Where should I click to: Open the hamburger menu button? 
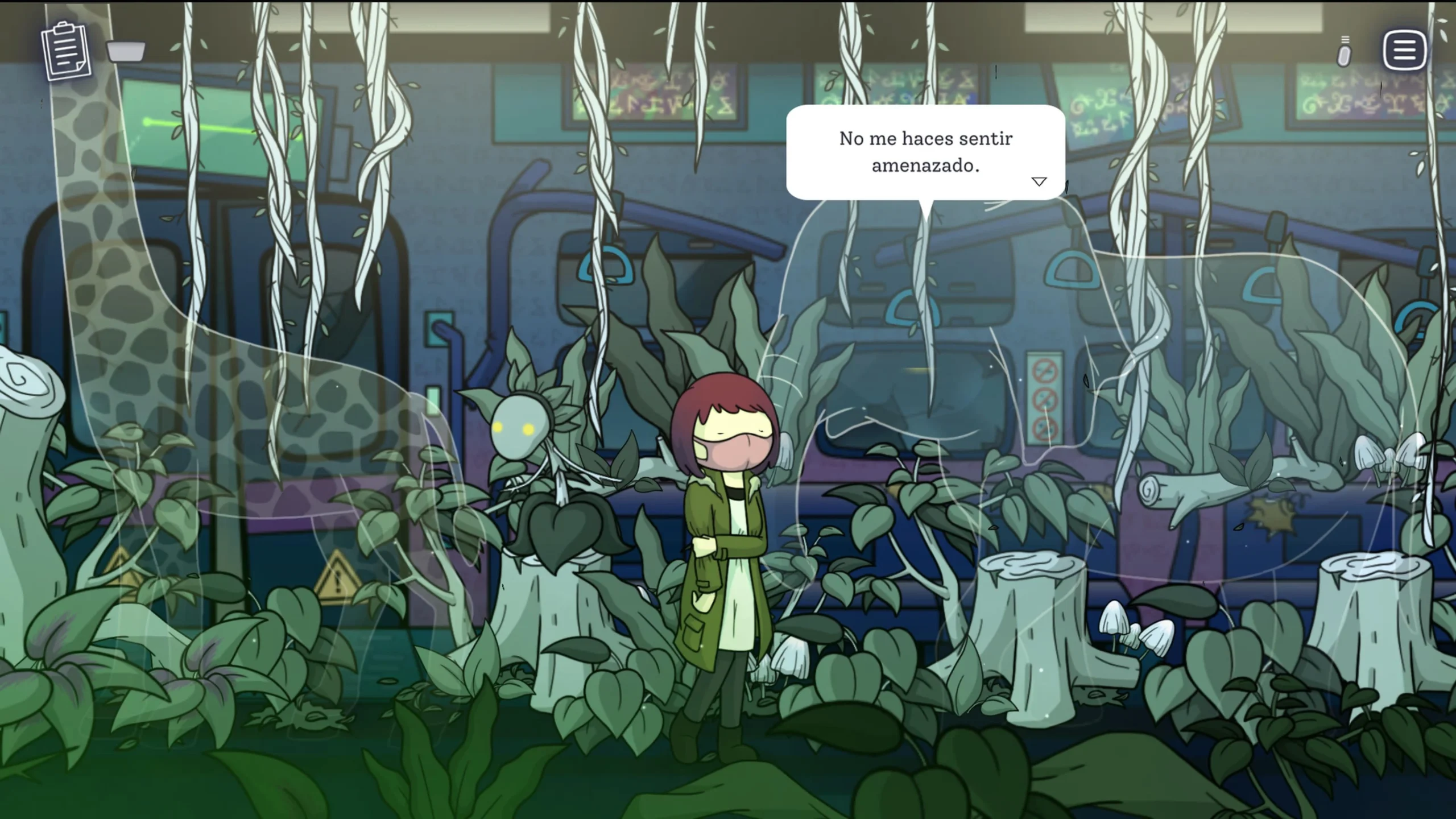(x=1404, y=50)
